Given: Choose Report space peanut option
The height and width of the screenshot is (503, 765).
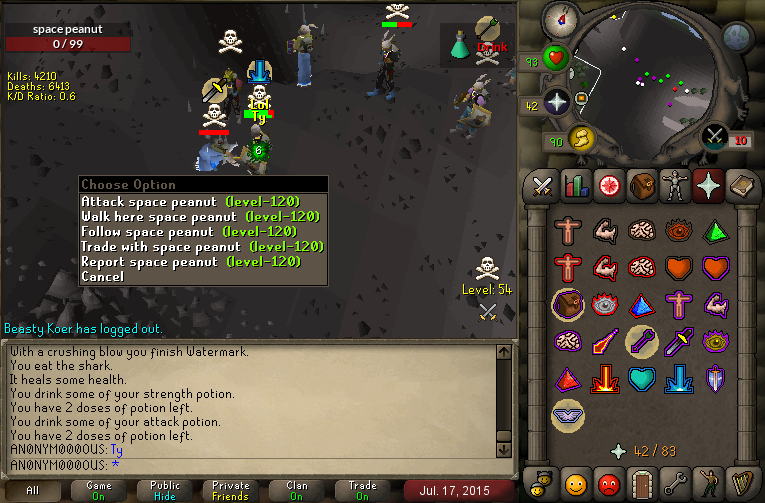Looking at the screenshot, I should tap(200, 261).
